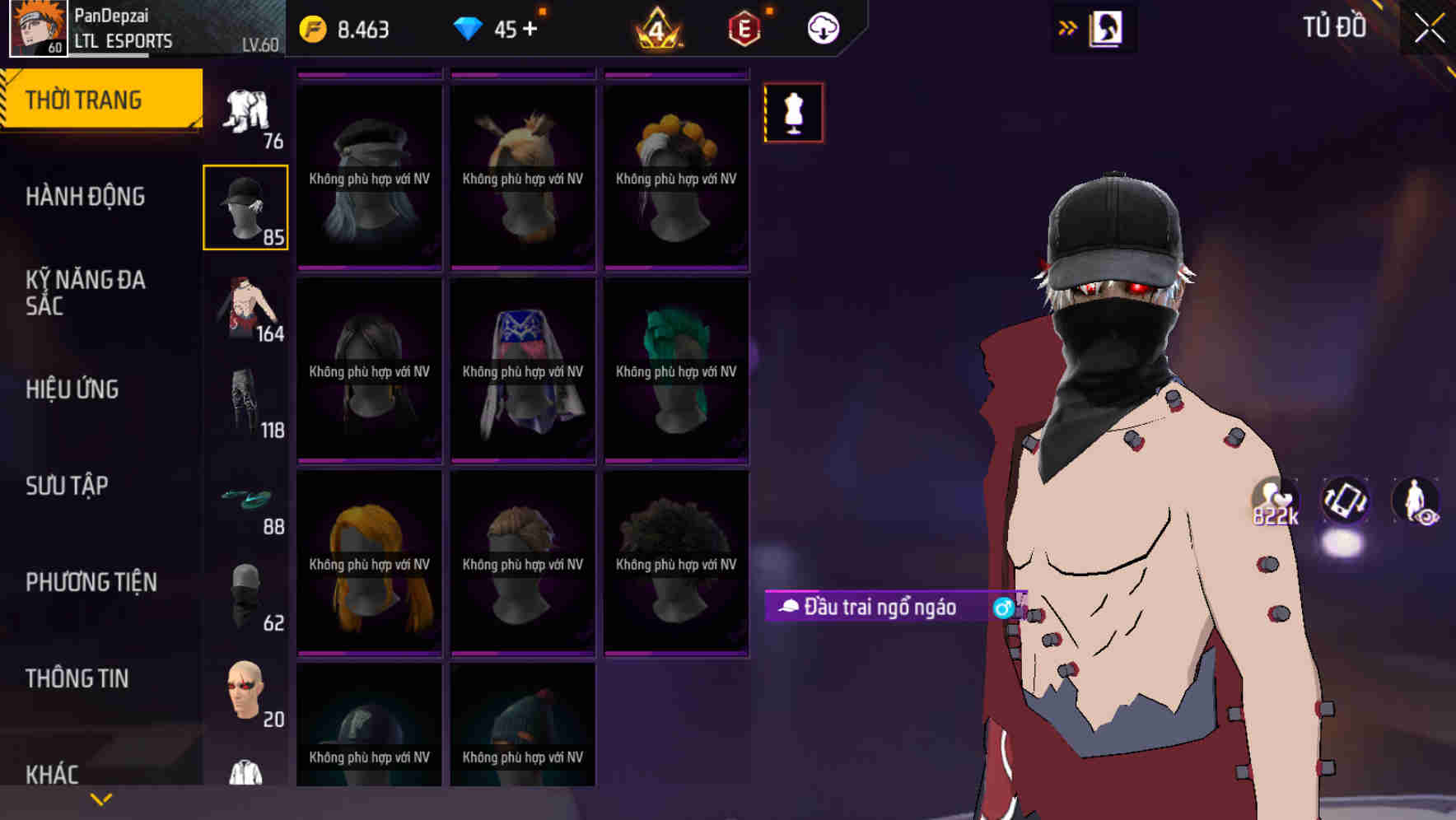
Task: Open the mannequin outfit preset icon
Action: (x=793, y=112)
